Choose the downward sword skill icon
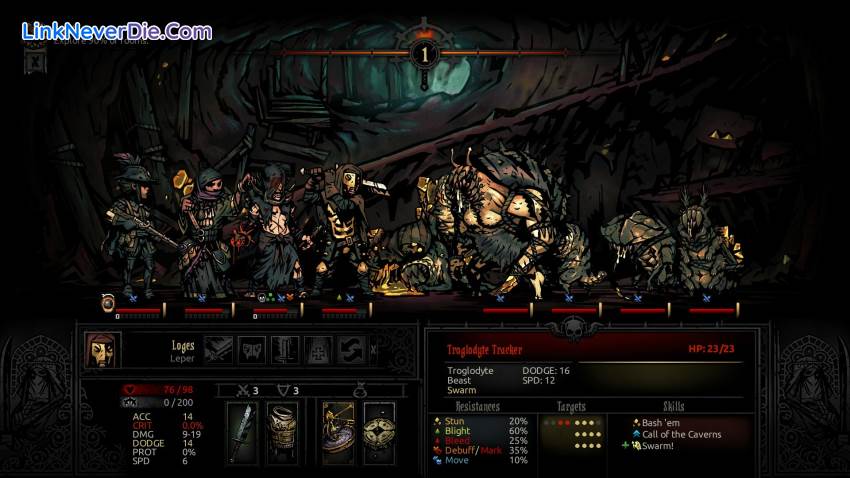This screenshot has height=478, width=850. (284, 349)
